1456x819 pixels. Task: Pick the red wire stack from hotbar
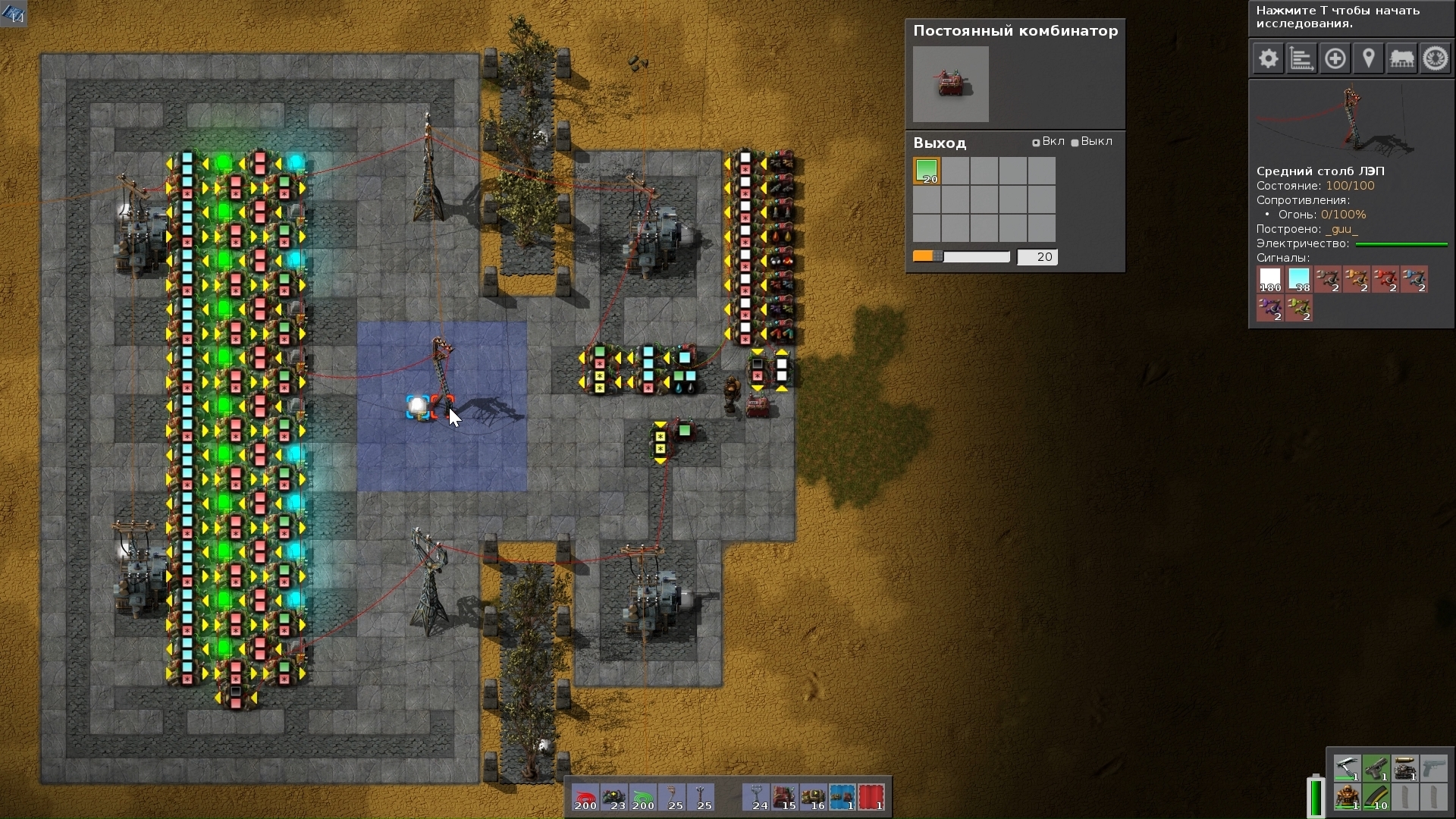click(585, 798)
